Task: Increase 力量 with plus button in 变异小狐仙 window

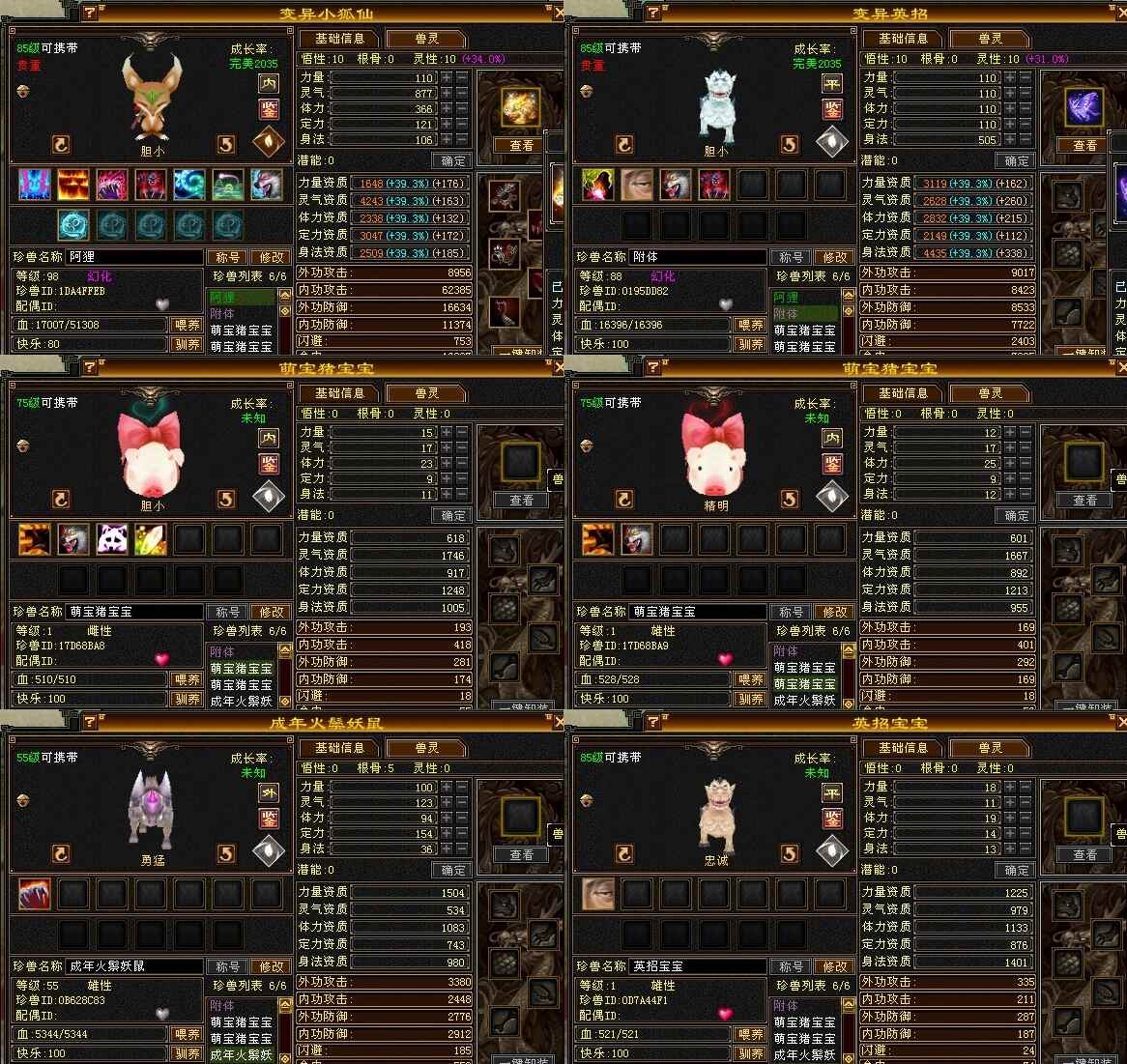Action: tap(447, 77)
